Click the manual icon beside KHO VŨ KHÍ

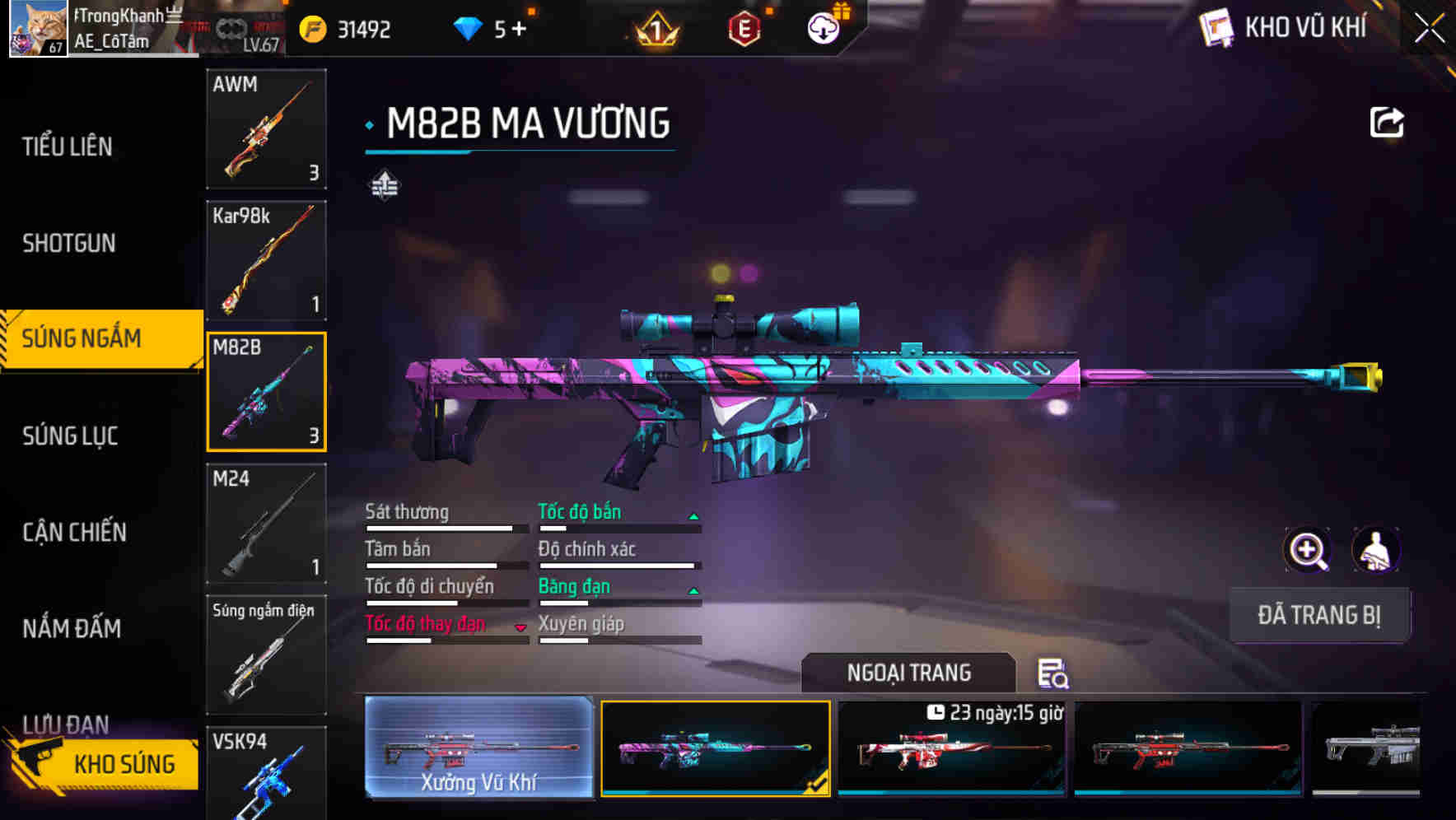coord(1214,28)
